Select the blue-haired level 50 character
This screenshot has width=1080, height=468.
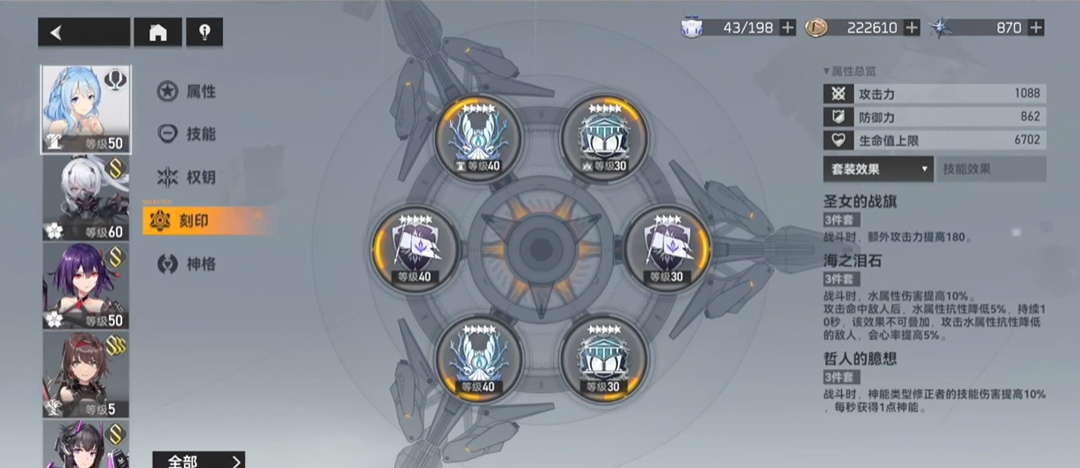(86, 110)
